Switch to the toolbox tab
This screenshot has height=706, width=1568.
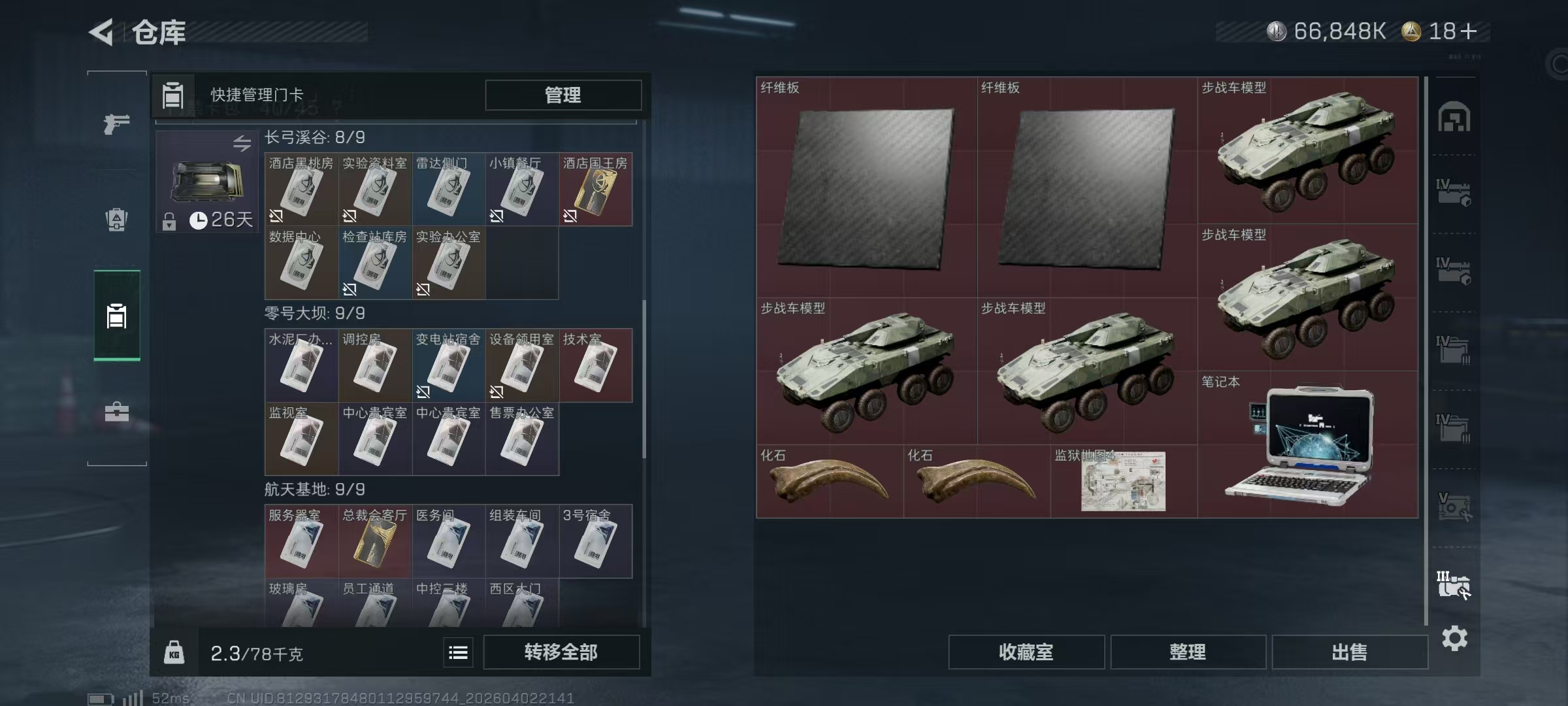coord(116,412)
